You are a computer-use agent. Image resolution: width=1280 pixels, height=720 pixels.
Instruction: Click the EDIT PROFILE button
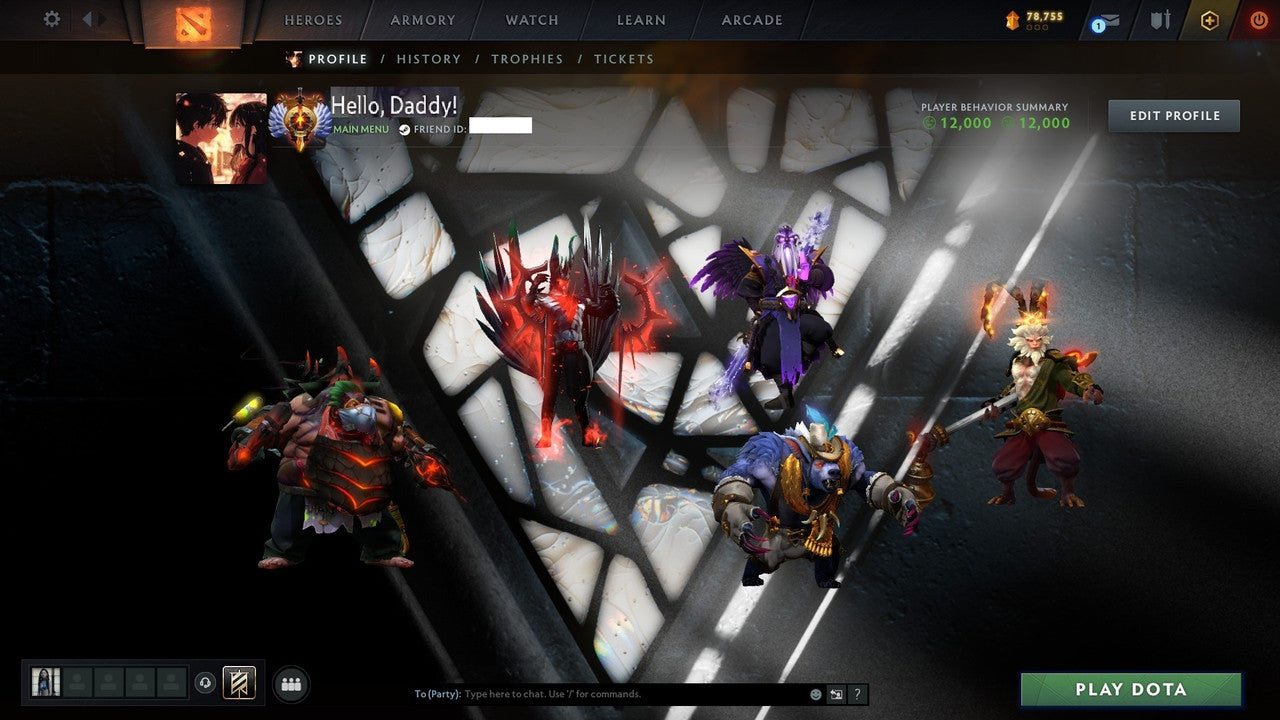pos(1173,115)
